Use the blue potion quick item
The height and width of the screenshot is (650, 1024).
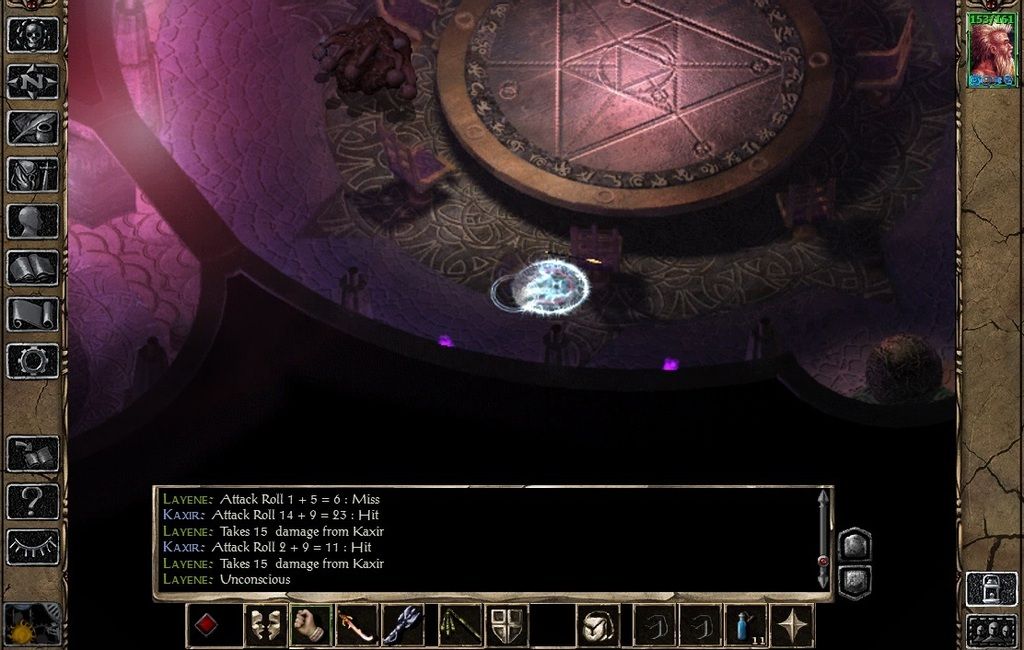[x=746, y=625]
